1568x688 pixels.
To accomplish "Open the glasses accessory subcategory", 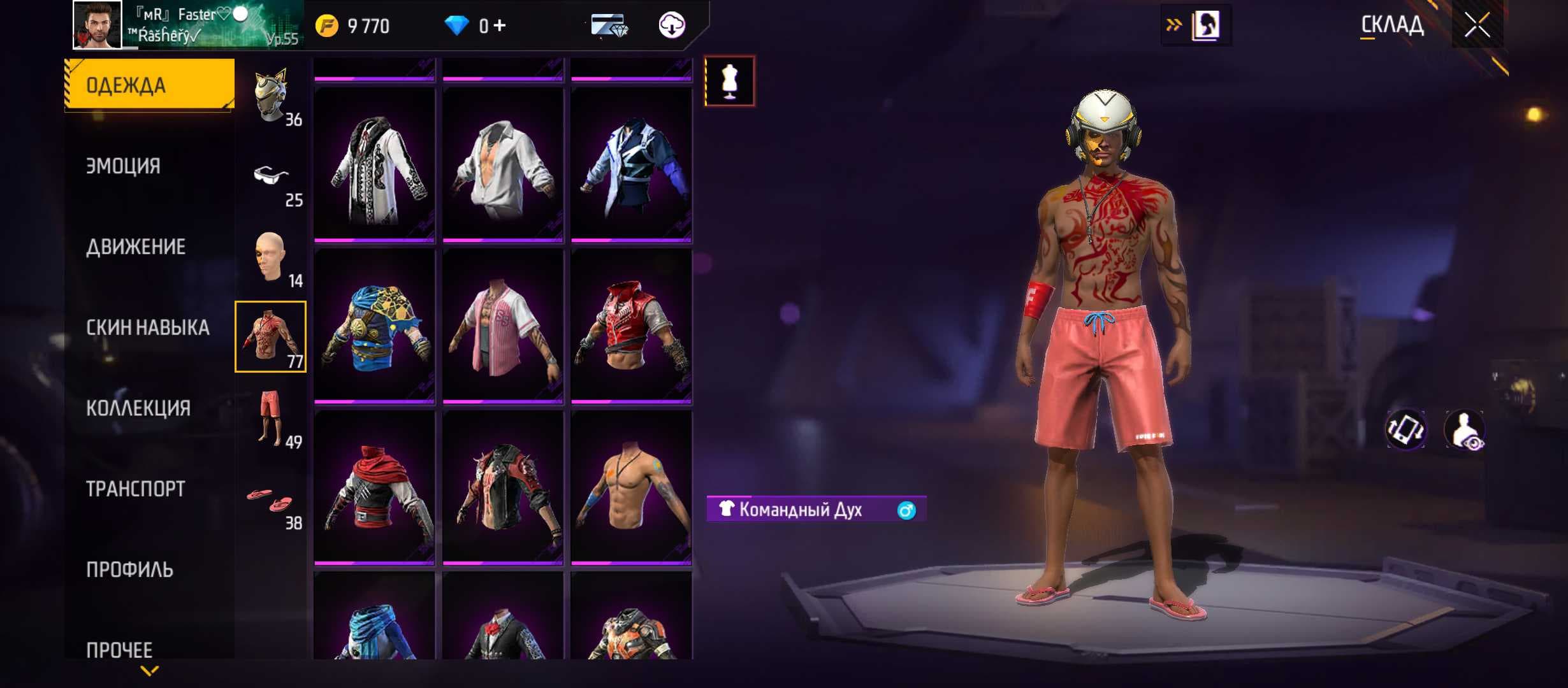I will pos(272,177).
